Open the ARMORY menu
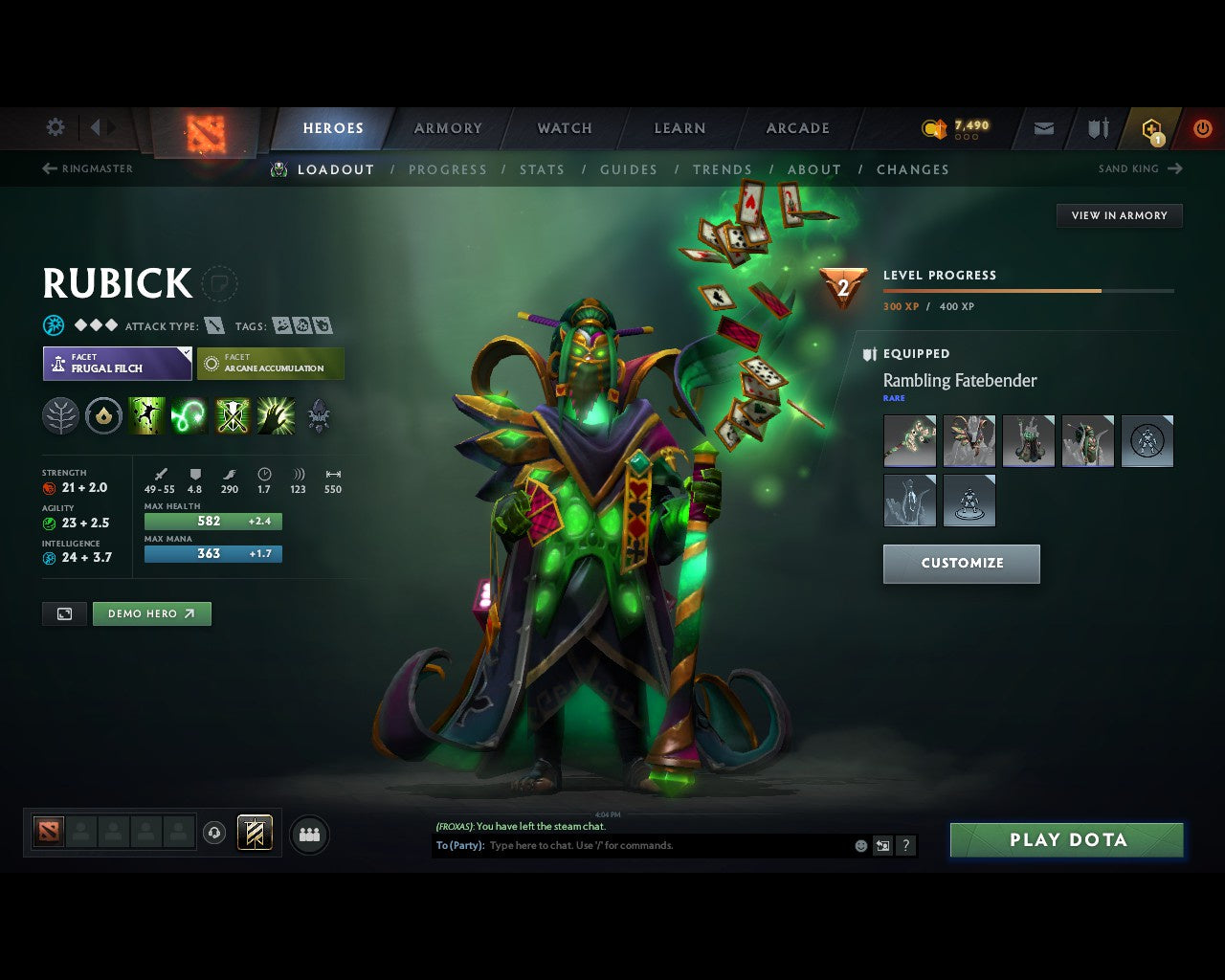The image size is (1225, 980). tap(447, 127)
